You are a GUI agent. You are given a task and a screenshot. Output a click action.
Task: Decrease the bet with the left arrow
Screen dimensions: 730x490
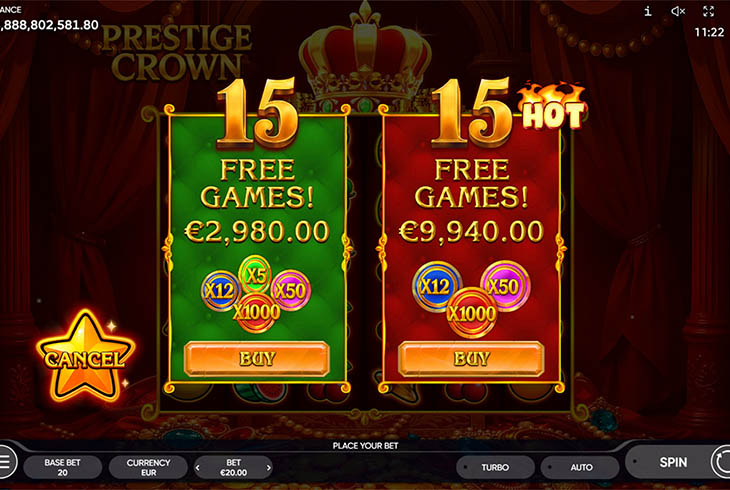click(x=199, y=467)
